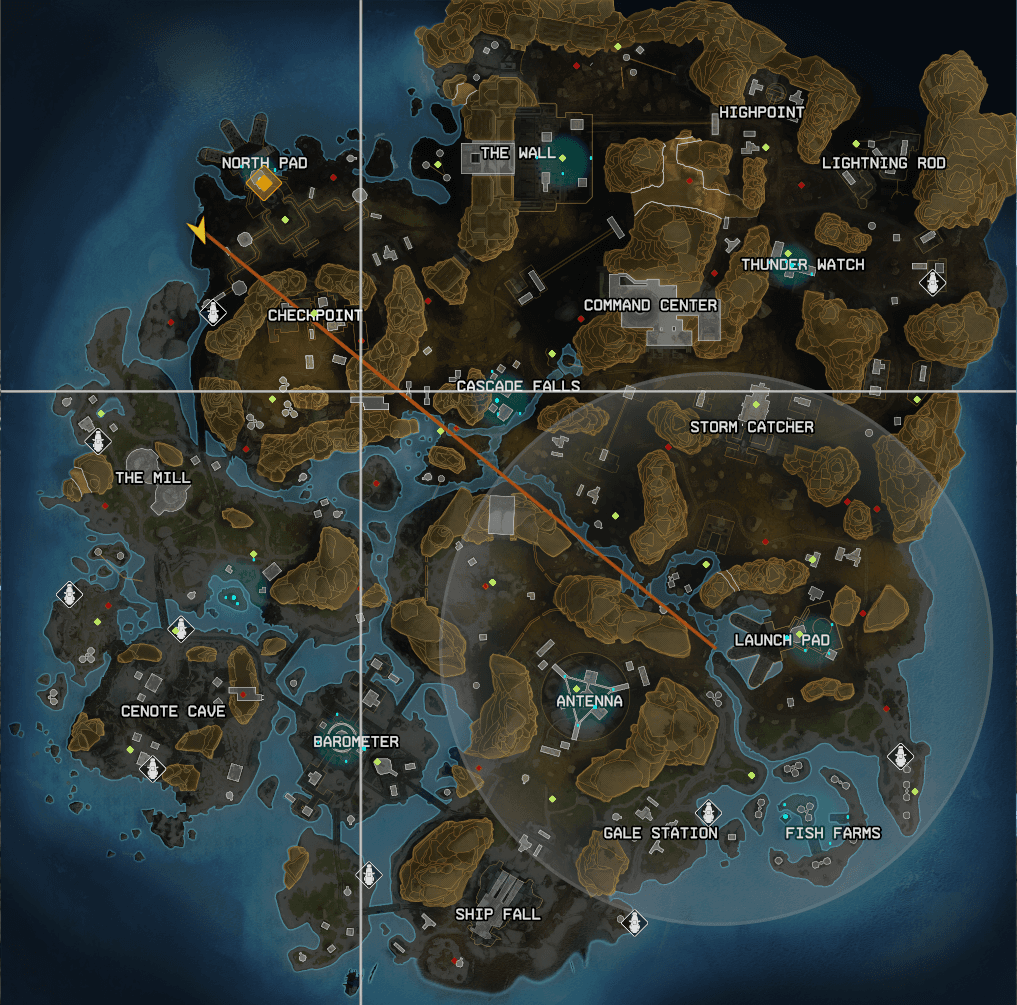The height and width of the screenshot is (1005, 1017).
Task: Select the Cenote Cave label
Action: pos(173,711)
